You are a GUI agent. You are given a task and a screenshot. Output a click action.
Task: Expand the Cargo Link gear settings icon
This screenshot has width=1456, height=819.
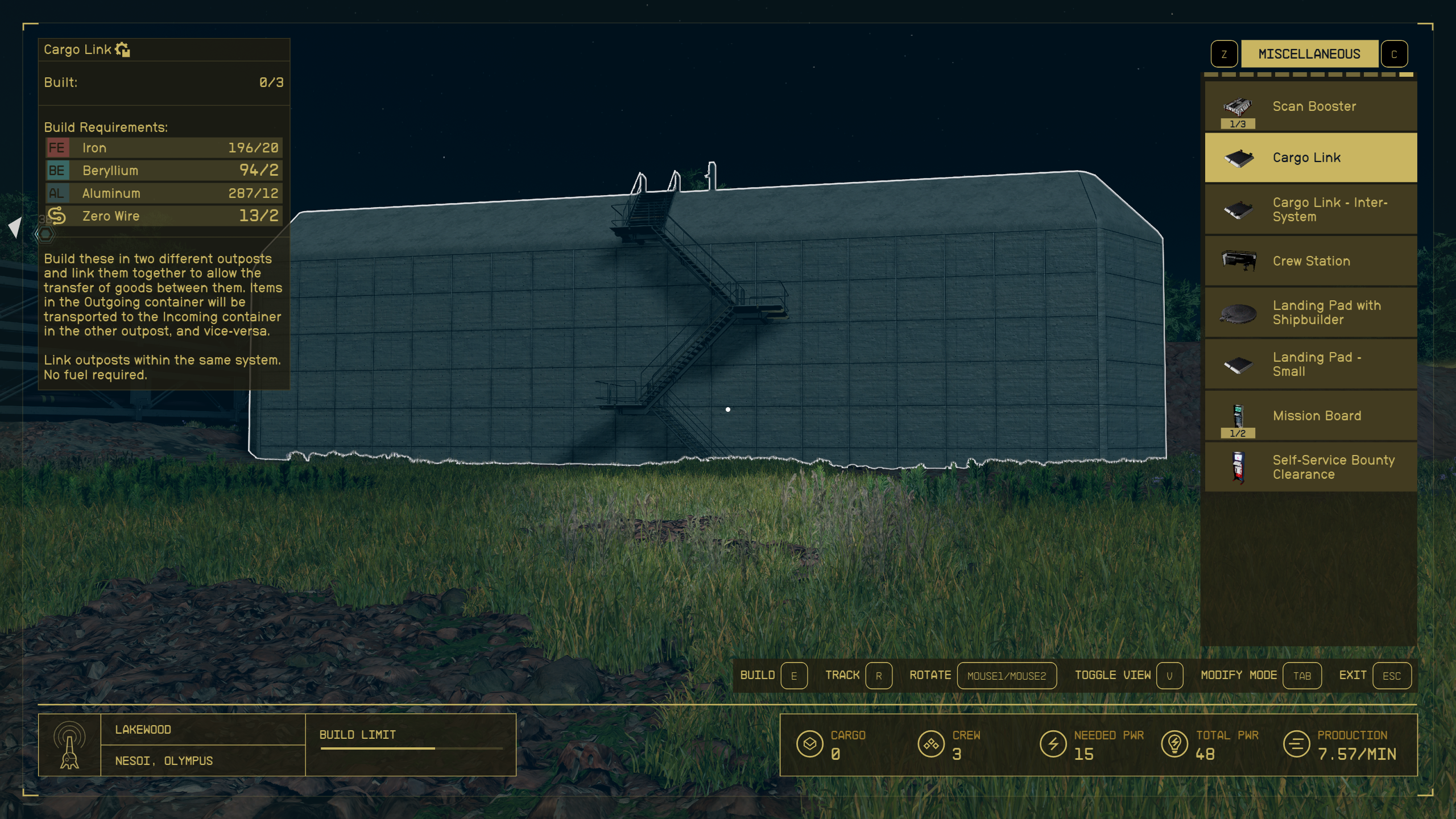(123, 49)
